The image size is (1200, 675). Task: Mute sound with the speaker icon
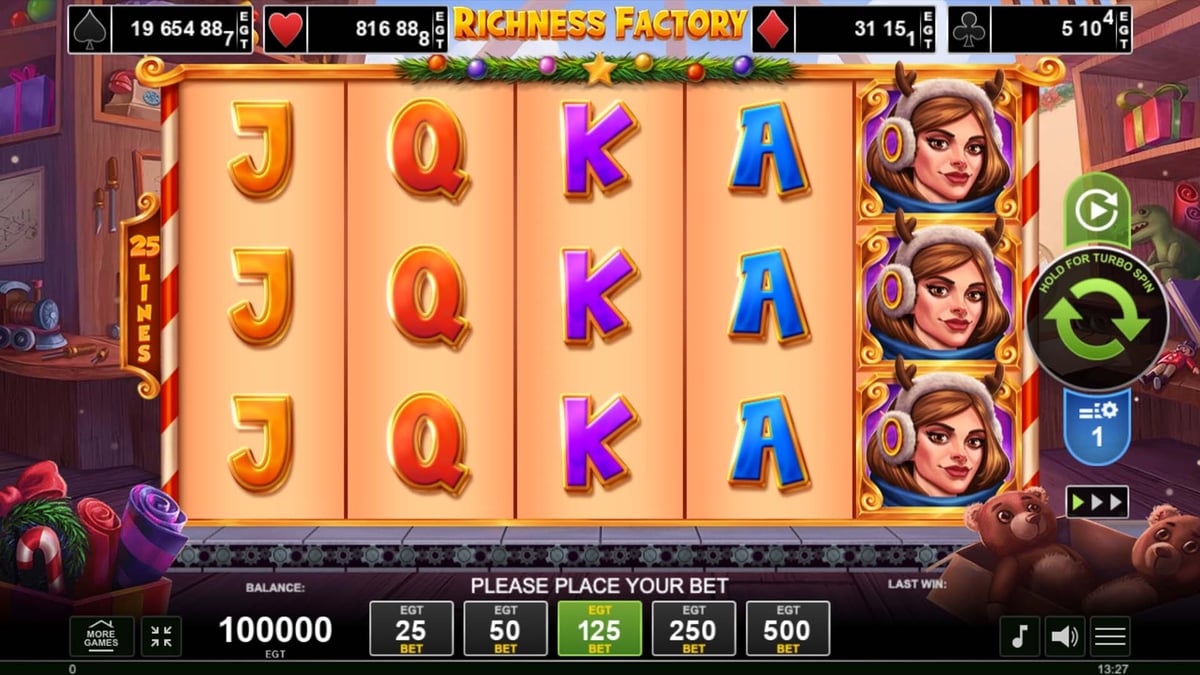[1065, 636]
